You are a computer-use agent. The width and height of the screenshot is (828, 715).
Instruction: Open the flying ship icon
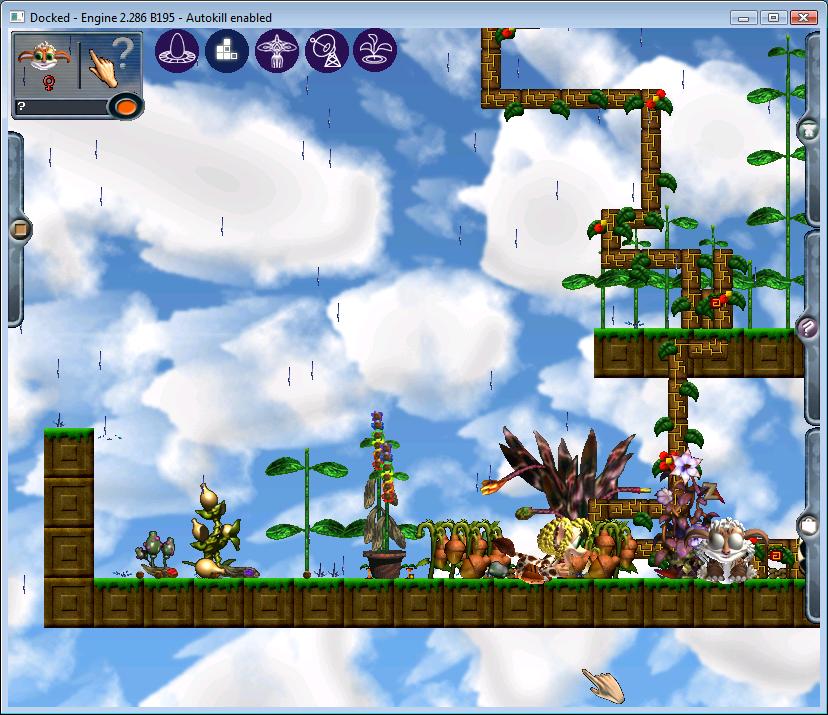pos(277,50)
